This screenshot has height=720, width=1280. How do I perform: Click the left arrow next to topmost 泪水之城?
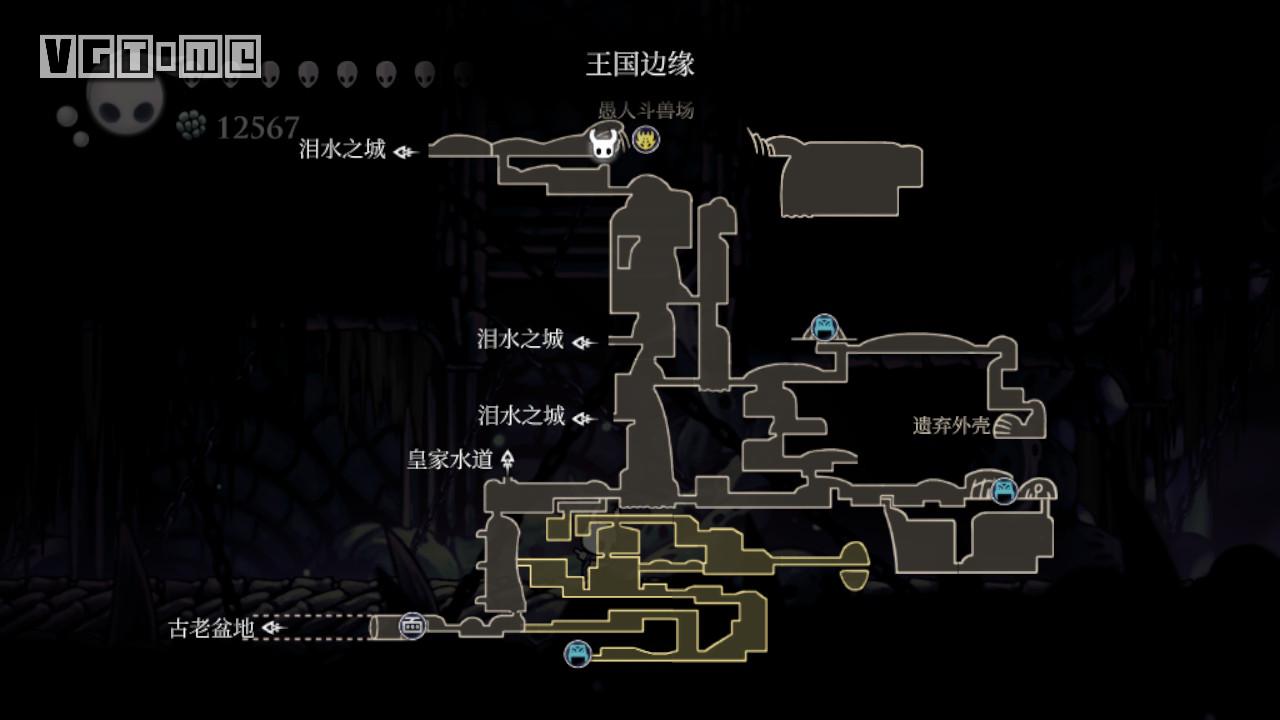click(402, 150)
